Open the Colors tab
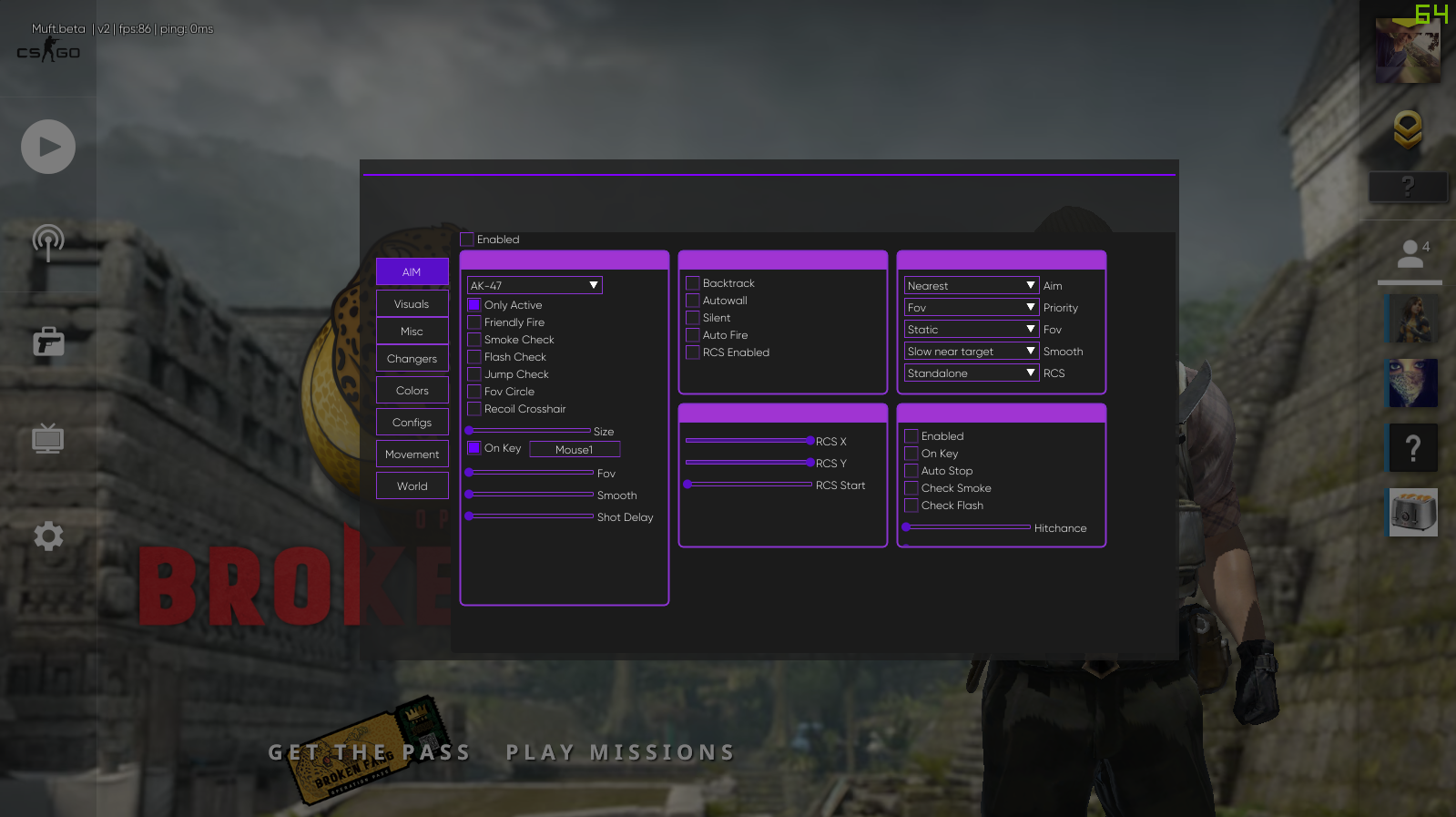The width and height of the screenshot is (1456, 817). (x=412, y=391)
